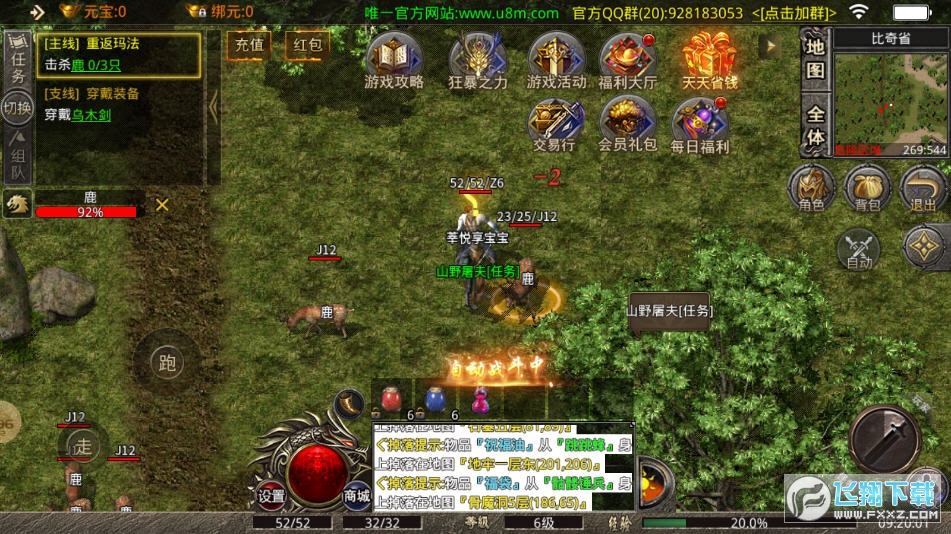Open the 角色 character sheet
The width and height of the screenshot is (951, 534).
pyautogui.click(x=811, y=189)
